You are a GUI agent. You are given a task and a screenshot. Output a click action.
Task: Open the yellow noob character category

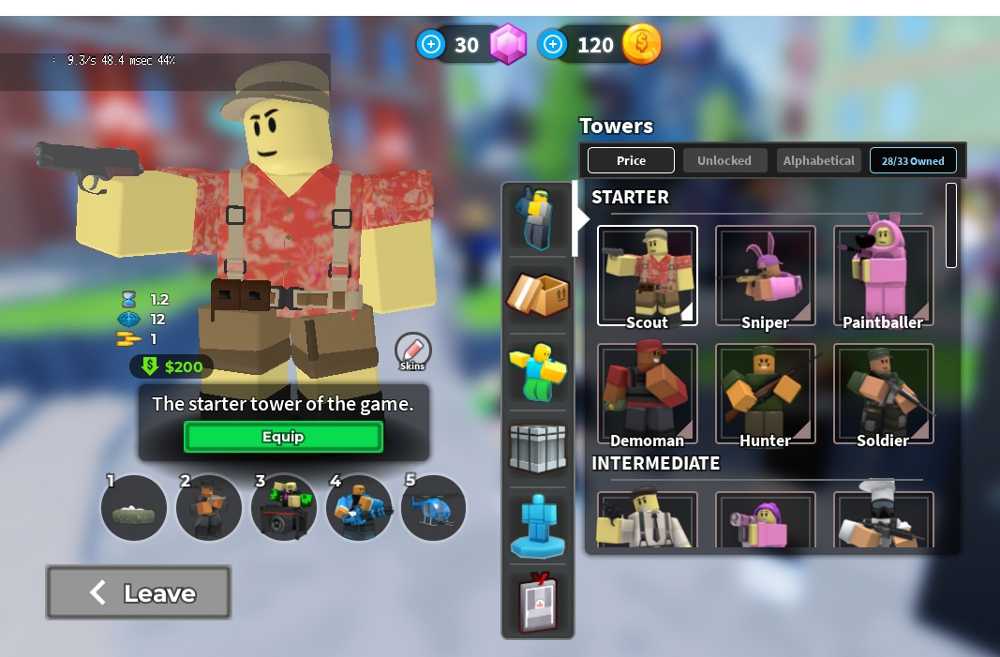[x=538, y=369]
